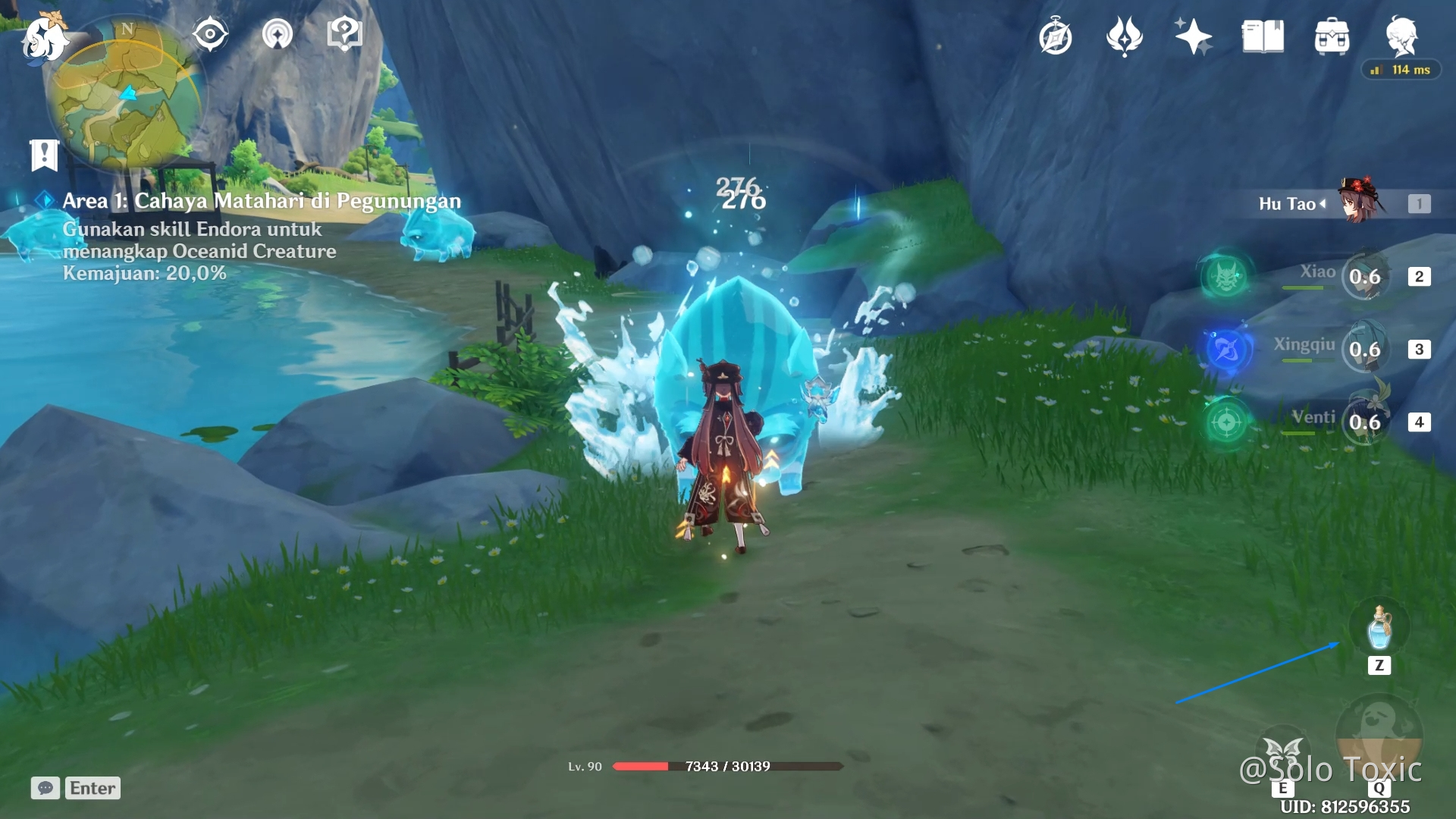Open the Paimon menu icon

(44, 39)
